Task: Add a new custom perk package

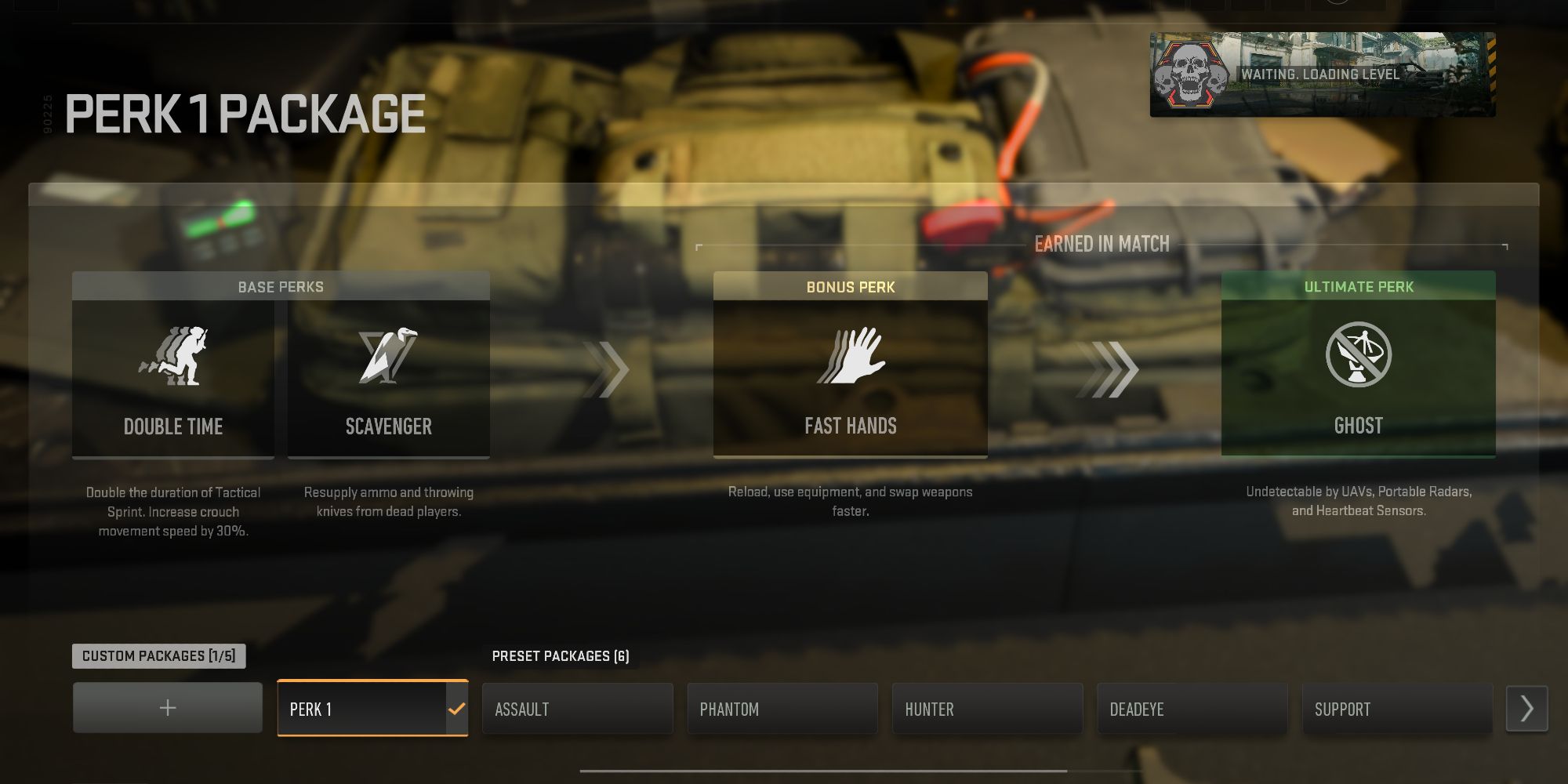Action: (x=168, y=708)
